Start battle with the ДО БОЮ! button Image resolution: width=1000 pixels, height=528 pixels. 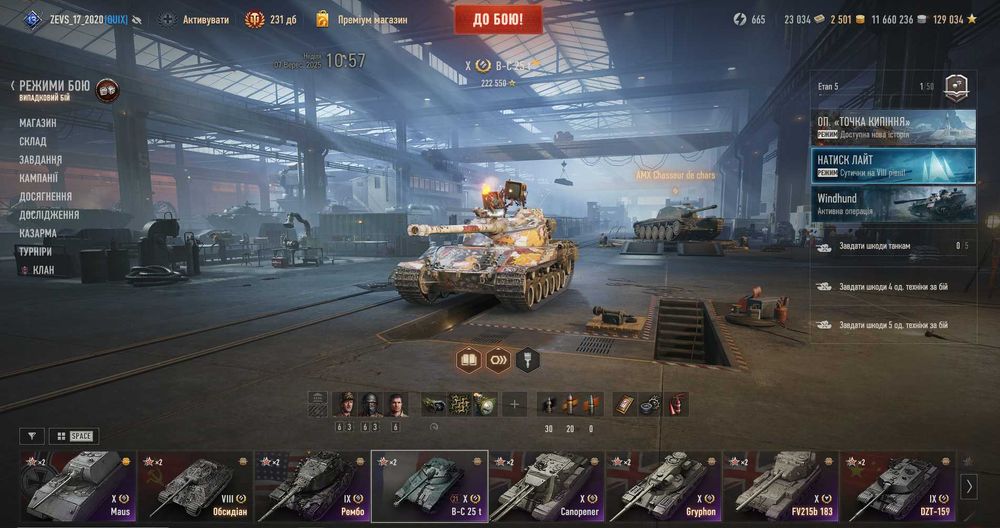[498, 19]
